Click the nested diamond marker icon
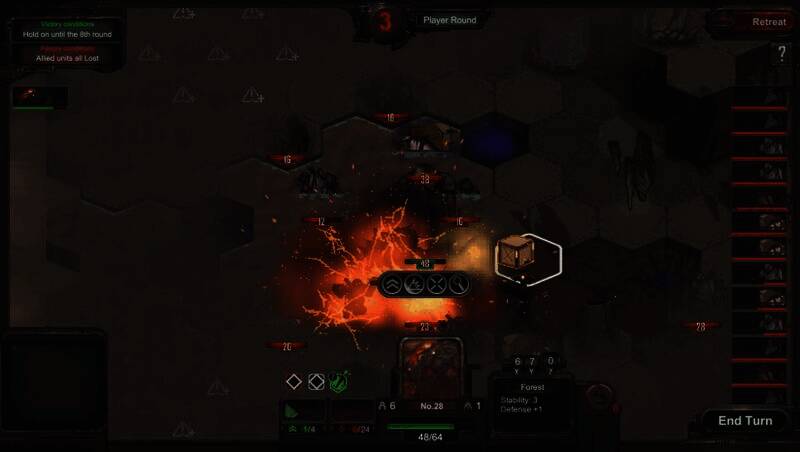This screenshot has width=800, height=452. click(316, 381)
